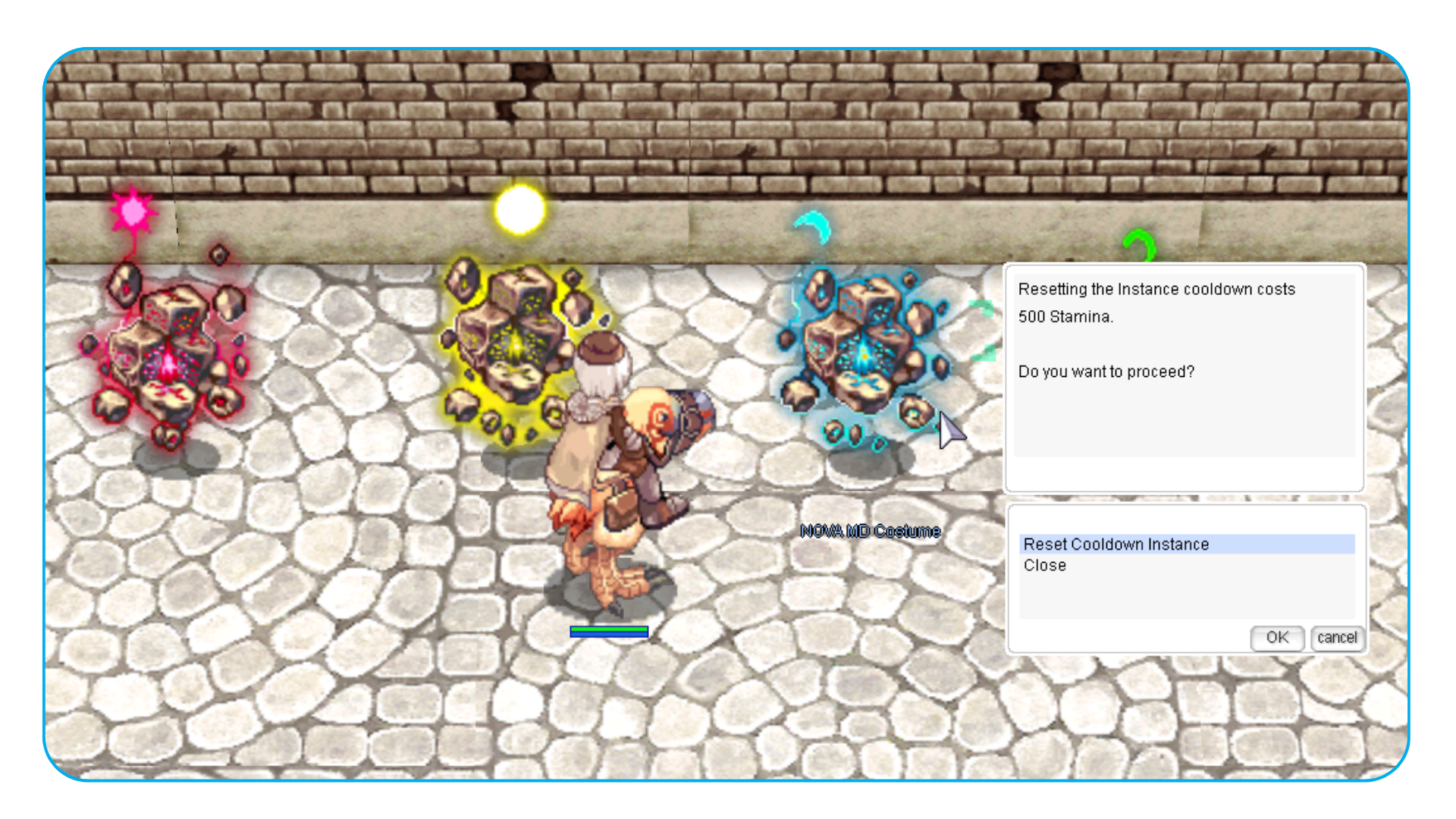Select the Close dialogue option
This screenshot has width=1456, height=819.
1044,566
